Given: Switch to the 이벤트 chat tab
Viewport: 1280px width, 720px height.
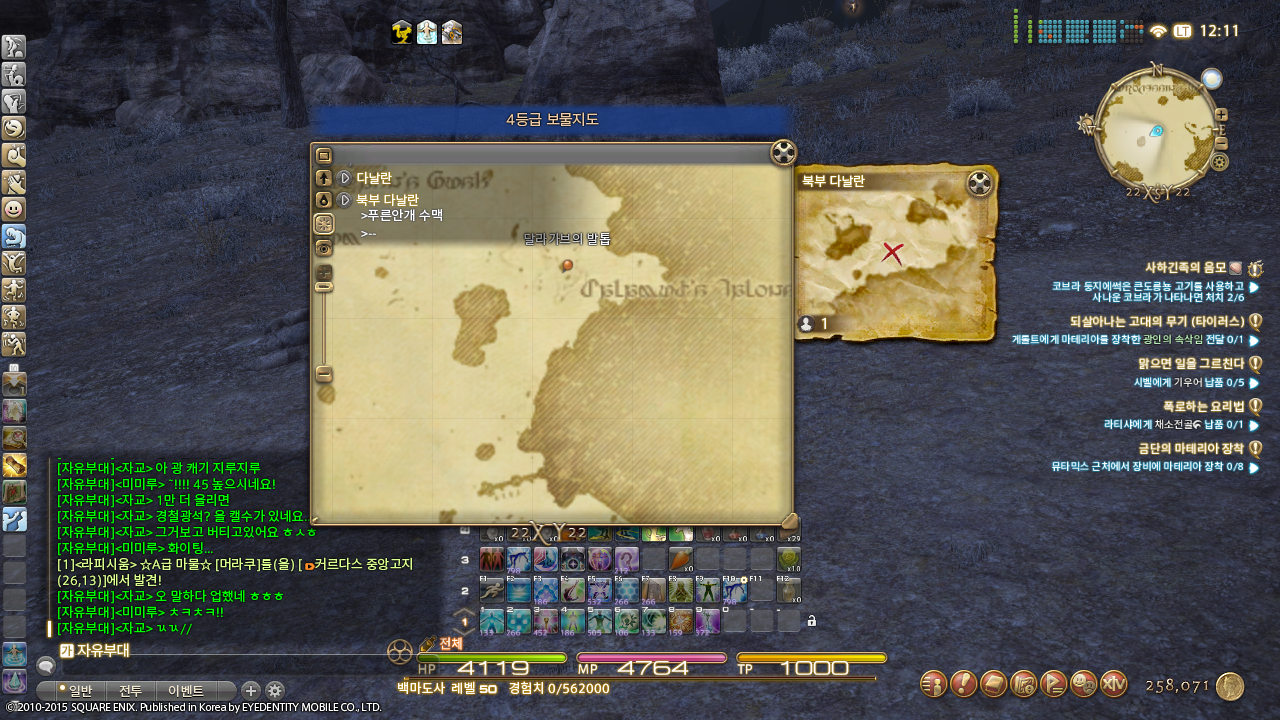Looking at the screenshot, I should pos(186,690).
